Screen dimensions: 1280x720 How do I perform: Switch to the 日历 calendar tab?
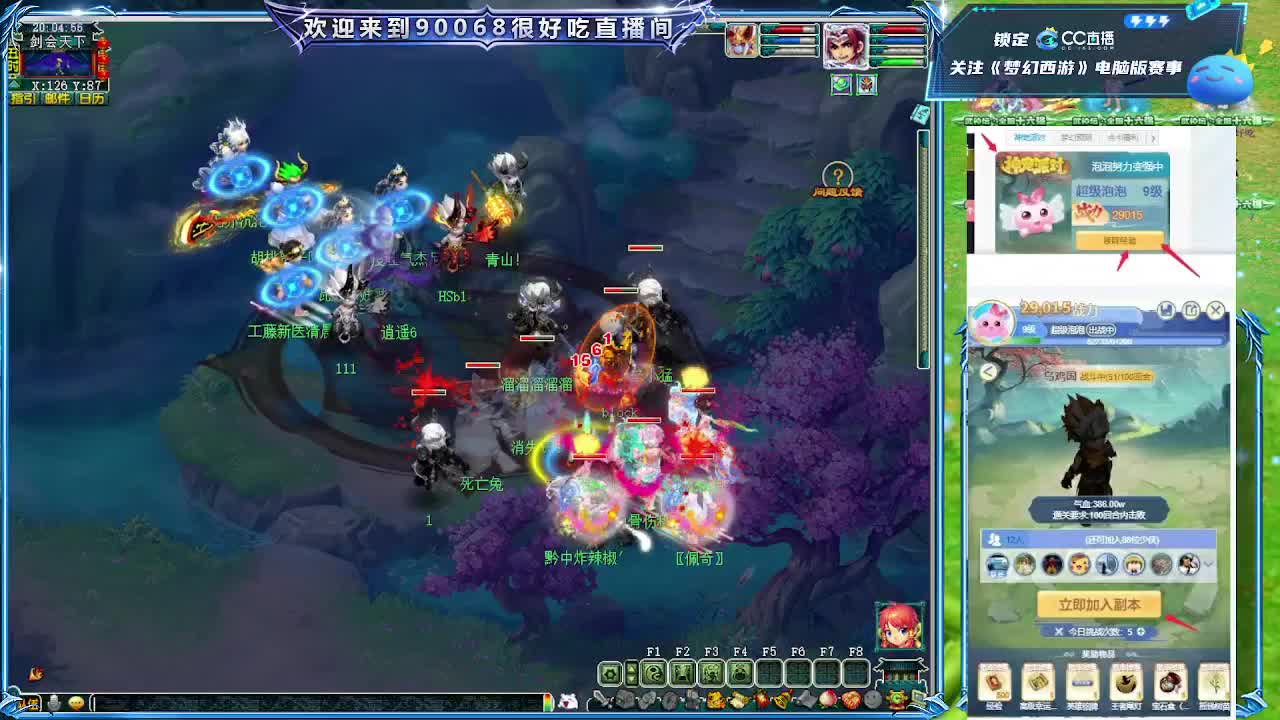point(91,98)
